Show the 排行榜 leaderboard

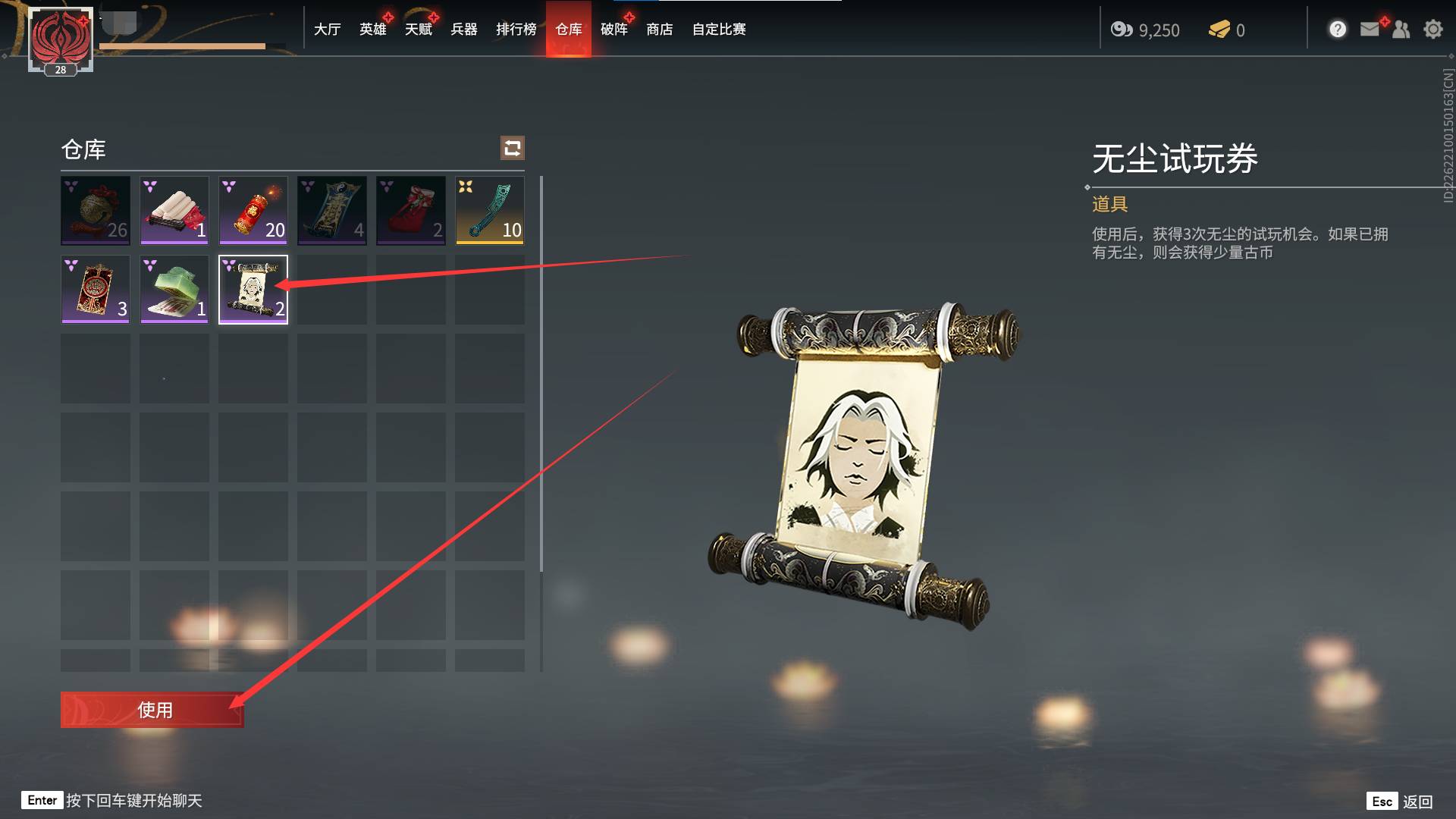click(516, 30)
